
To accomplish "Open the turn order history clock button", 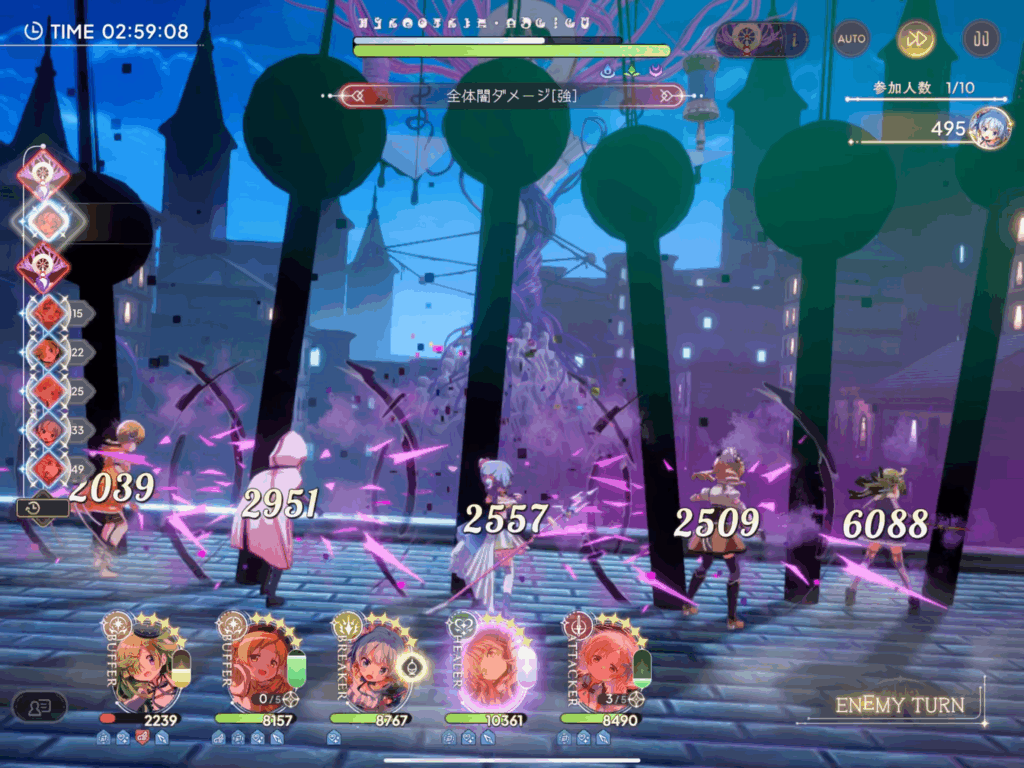I will coord(42,508).
